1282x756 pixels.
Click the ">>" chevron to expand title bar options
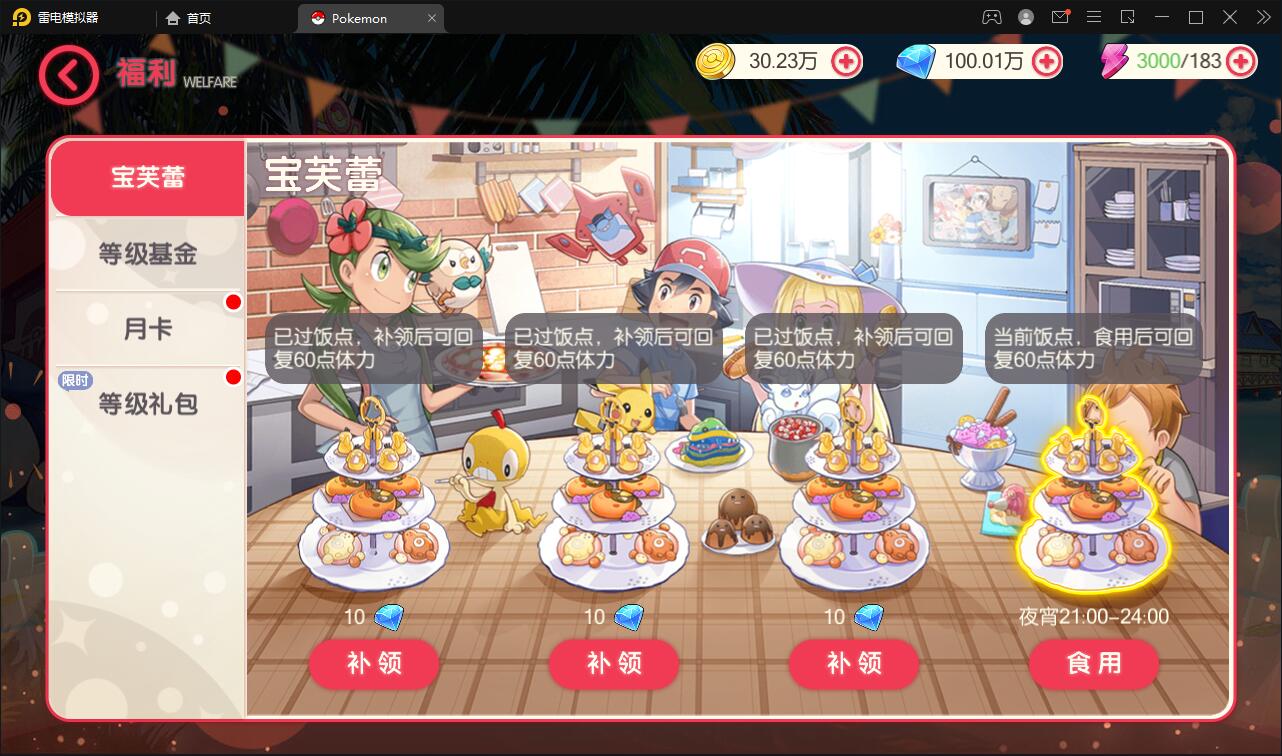[1262, 17]
